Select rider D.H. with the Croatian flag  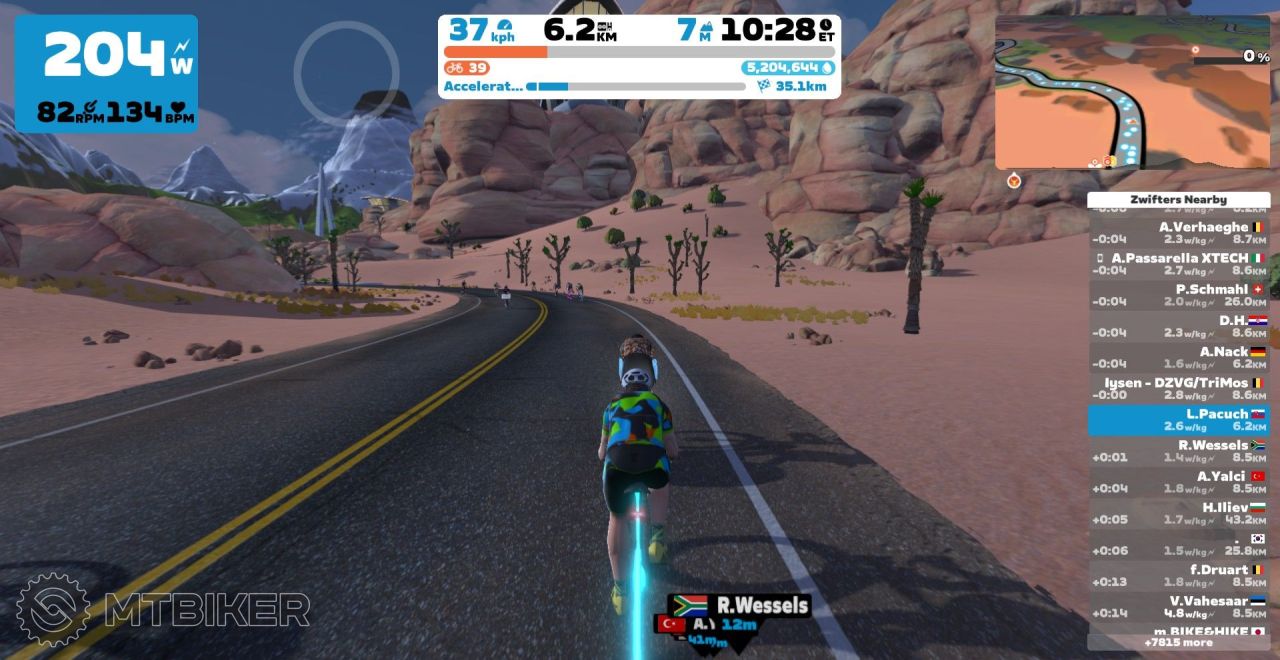click(1178, 326)
